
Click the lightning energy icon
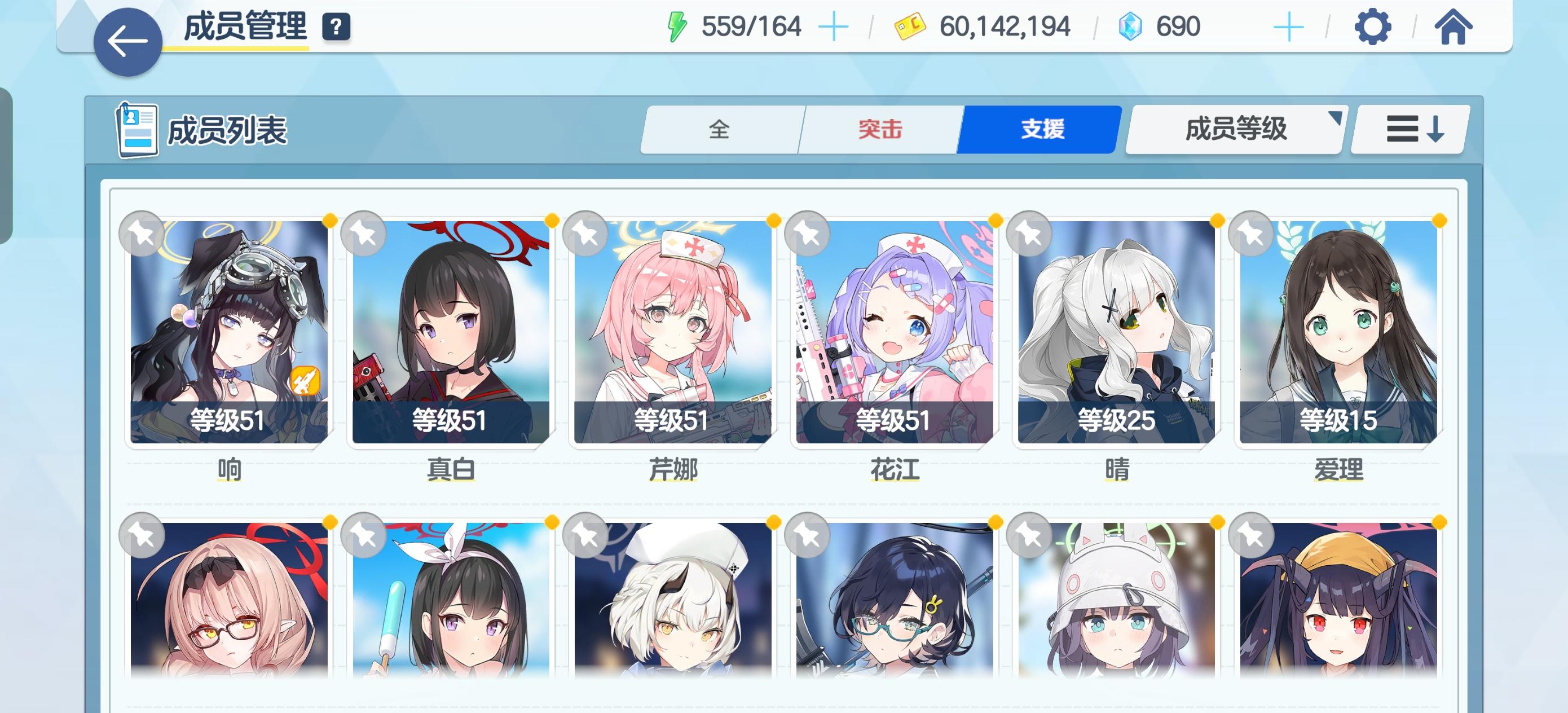pos(677,25)
